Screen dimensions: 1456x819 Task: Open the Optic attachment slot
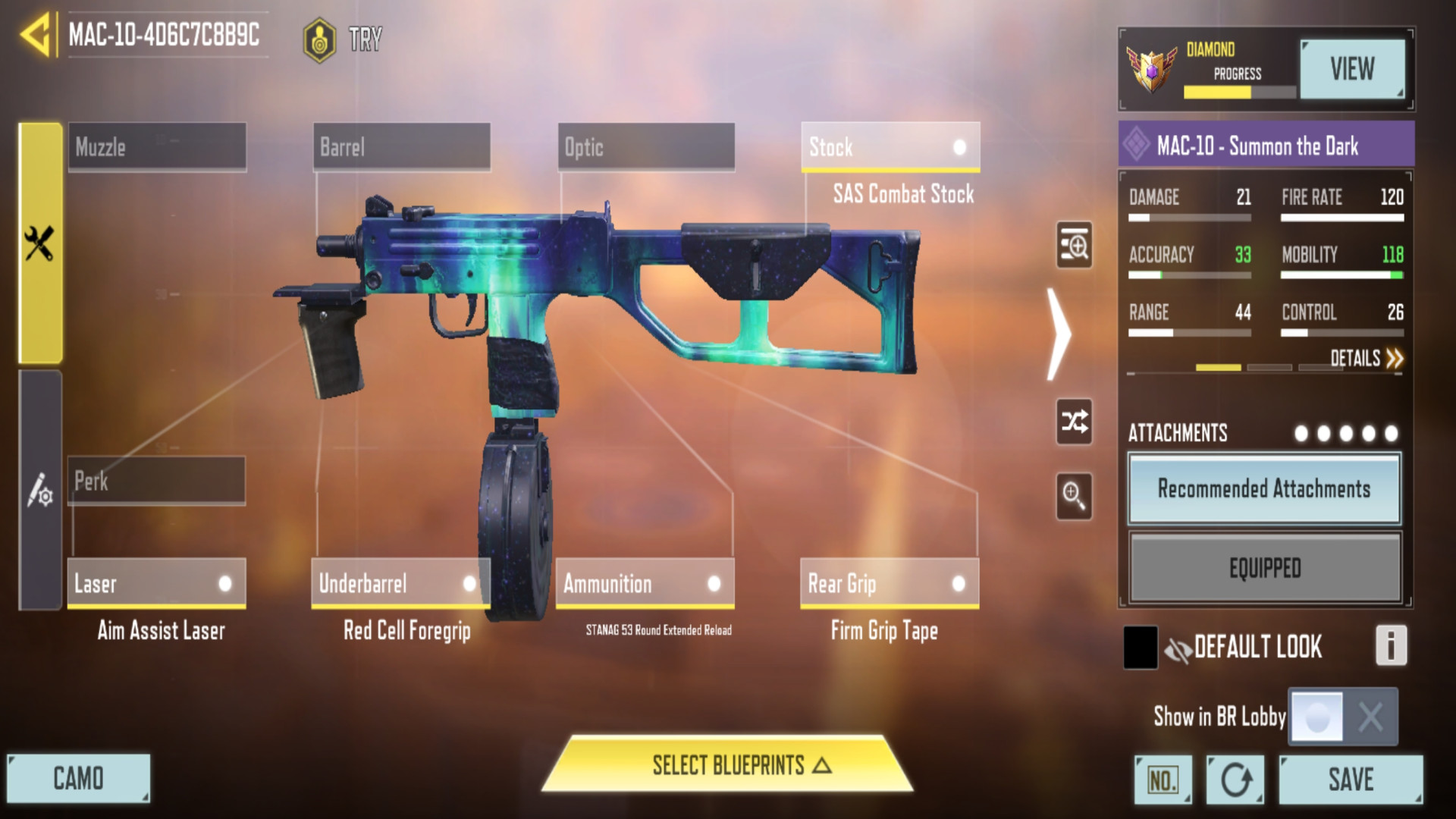[x=646, y=147]
